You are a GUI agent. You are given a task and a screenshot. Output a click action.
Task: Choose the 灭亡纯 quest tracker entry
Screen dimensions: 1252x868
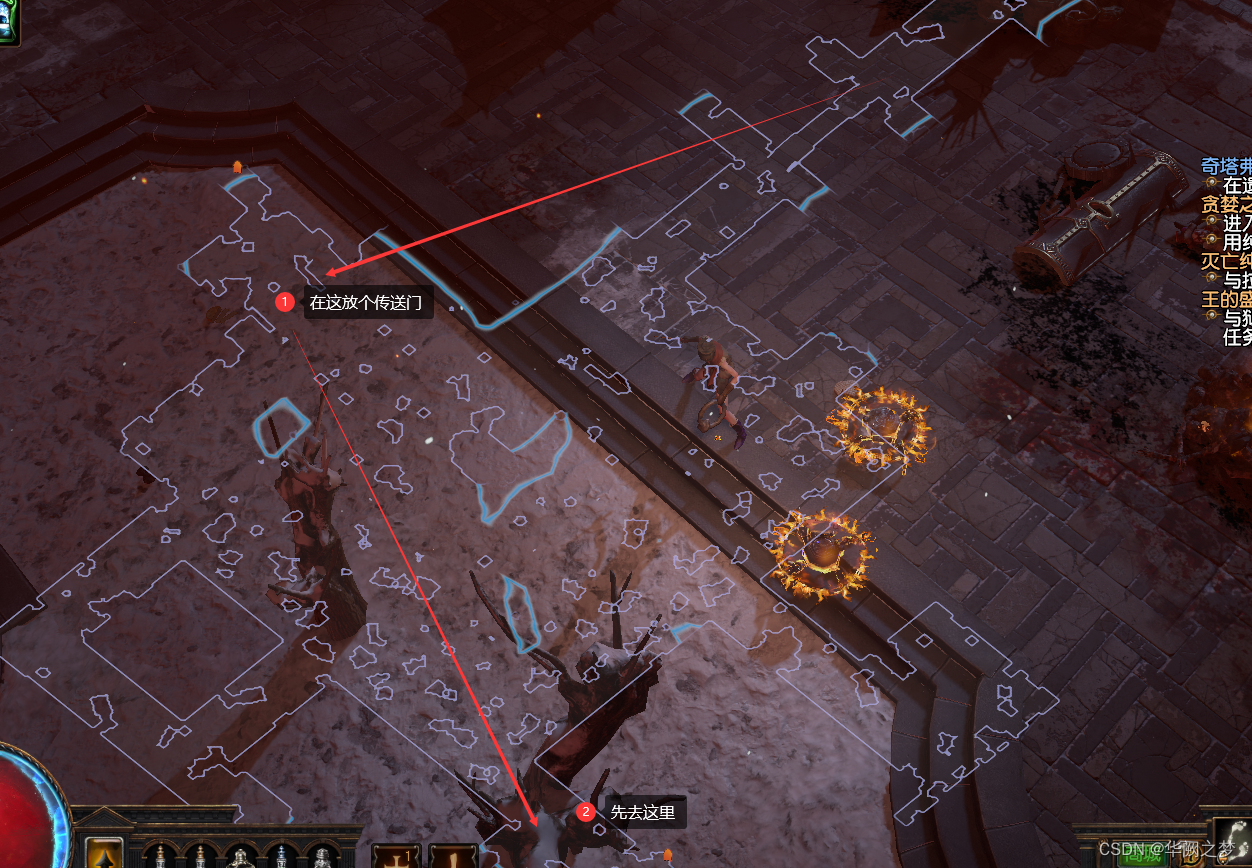point(1226,262)
